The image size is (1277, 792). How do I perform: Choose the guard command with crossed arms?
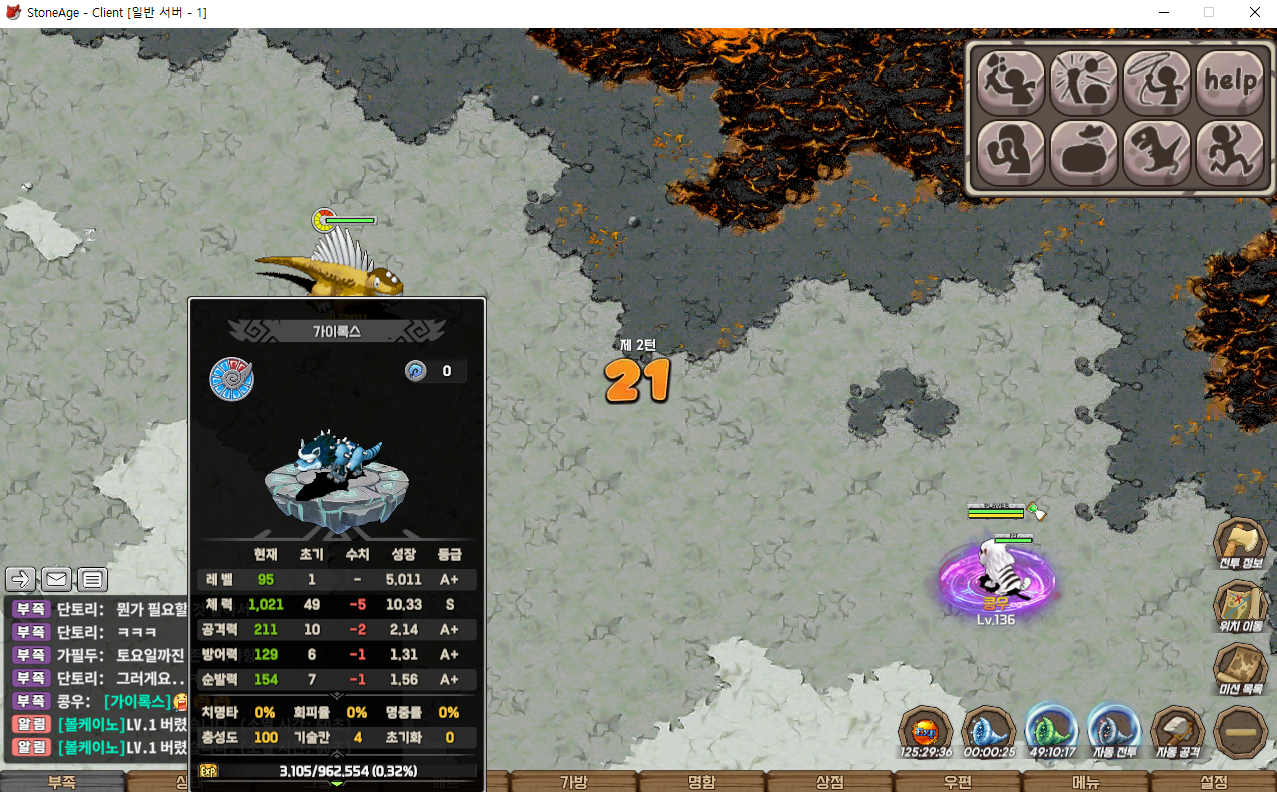pyautogui.click(x=1009, y=152)
